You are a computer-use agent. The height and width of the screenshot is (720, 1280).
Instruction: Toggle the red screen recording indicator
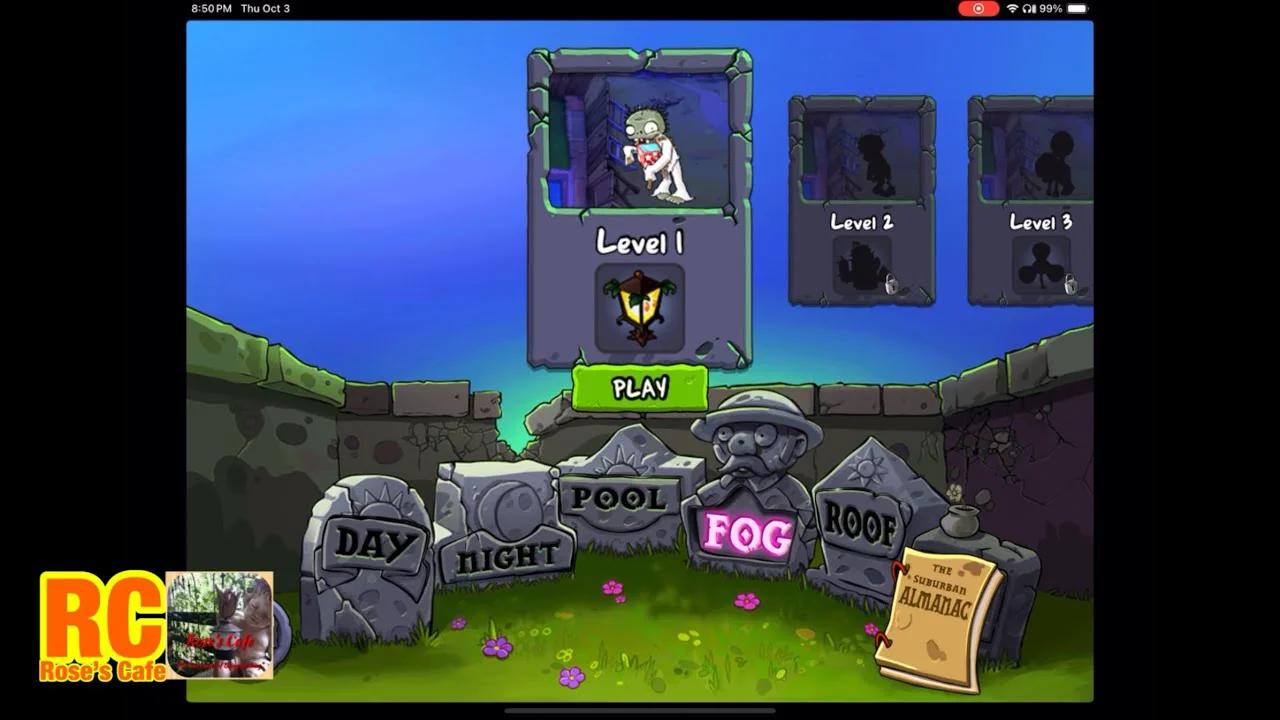(977, 8)
